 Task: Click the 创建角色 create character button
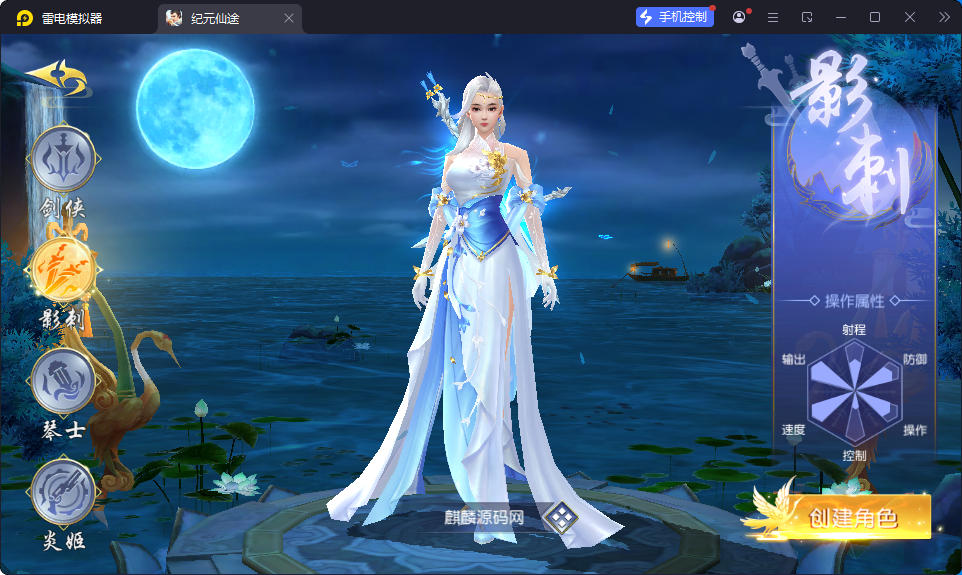point(851,517)
